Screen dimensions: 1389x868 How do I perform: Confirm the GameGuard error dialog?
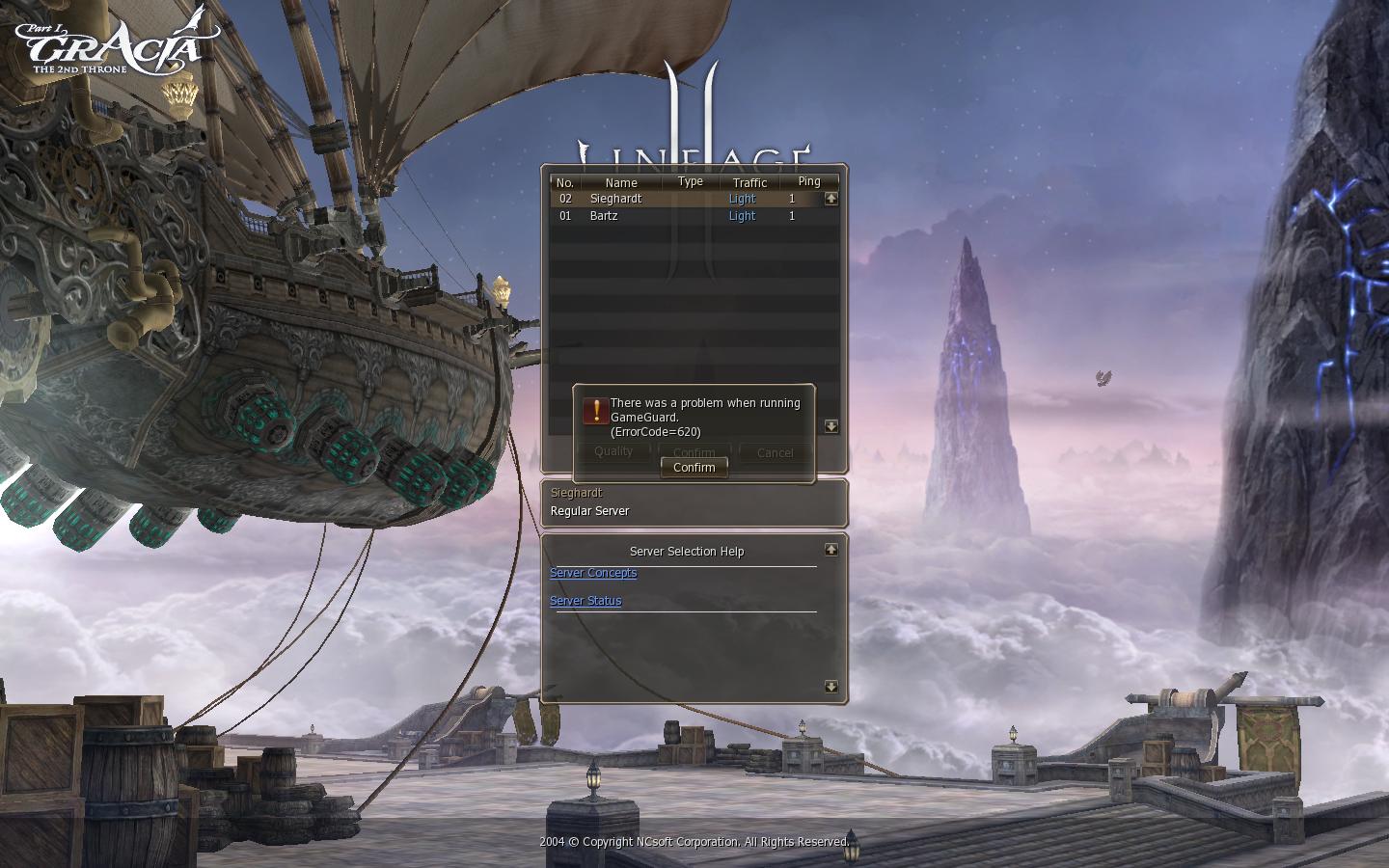(x=694, y=468)
